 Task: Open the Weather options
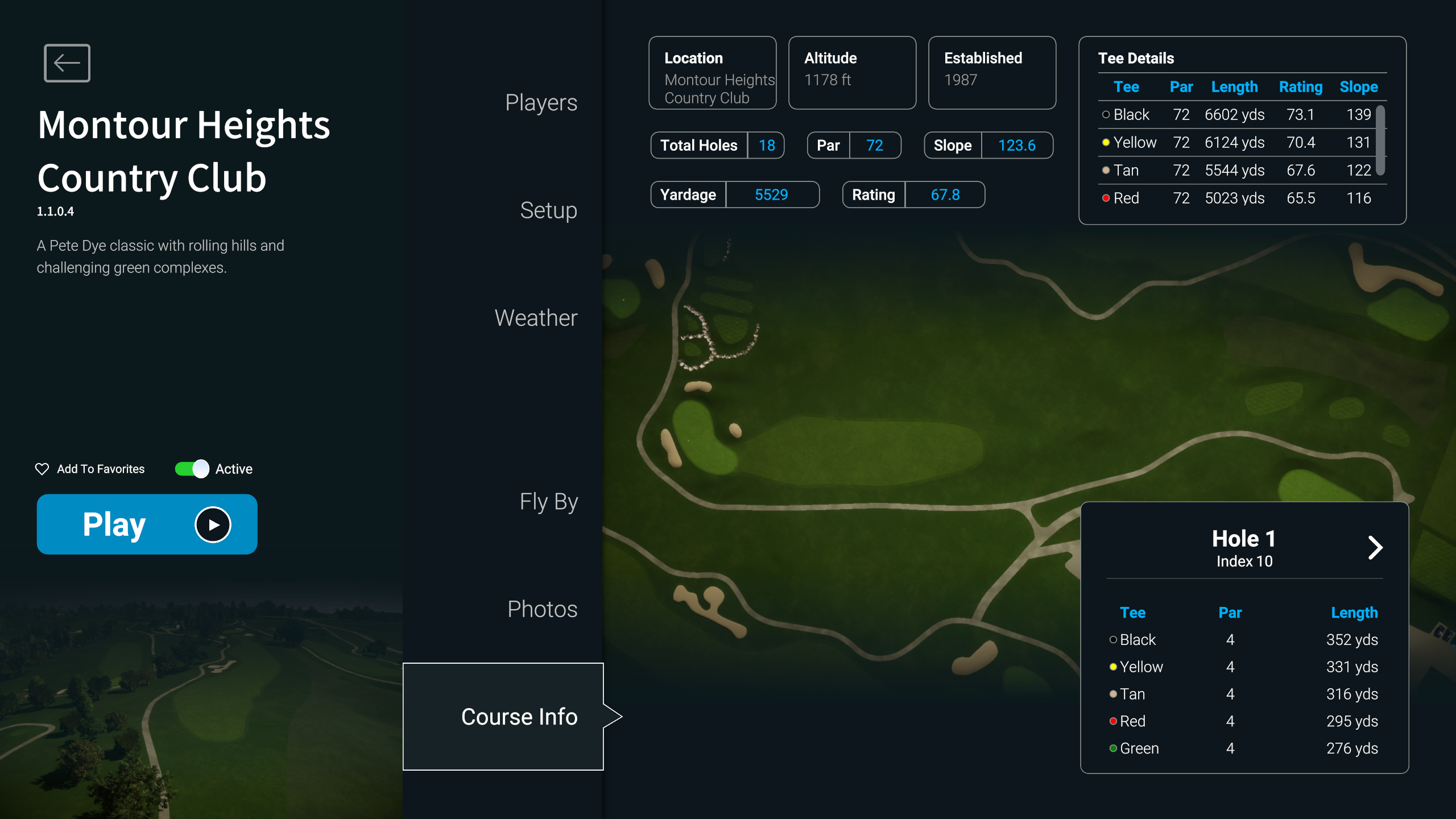[x=535, y=318]
